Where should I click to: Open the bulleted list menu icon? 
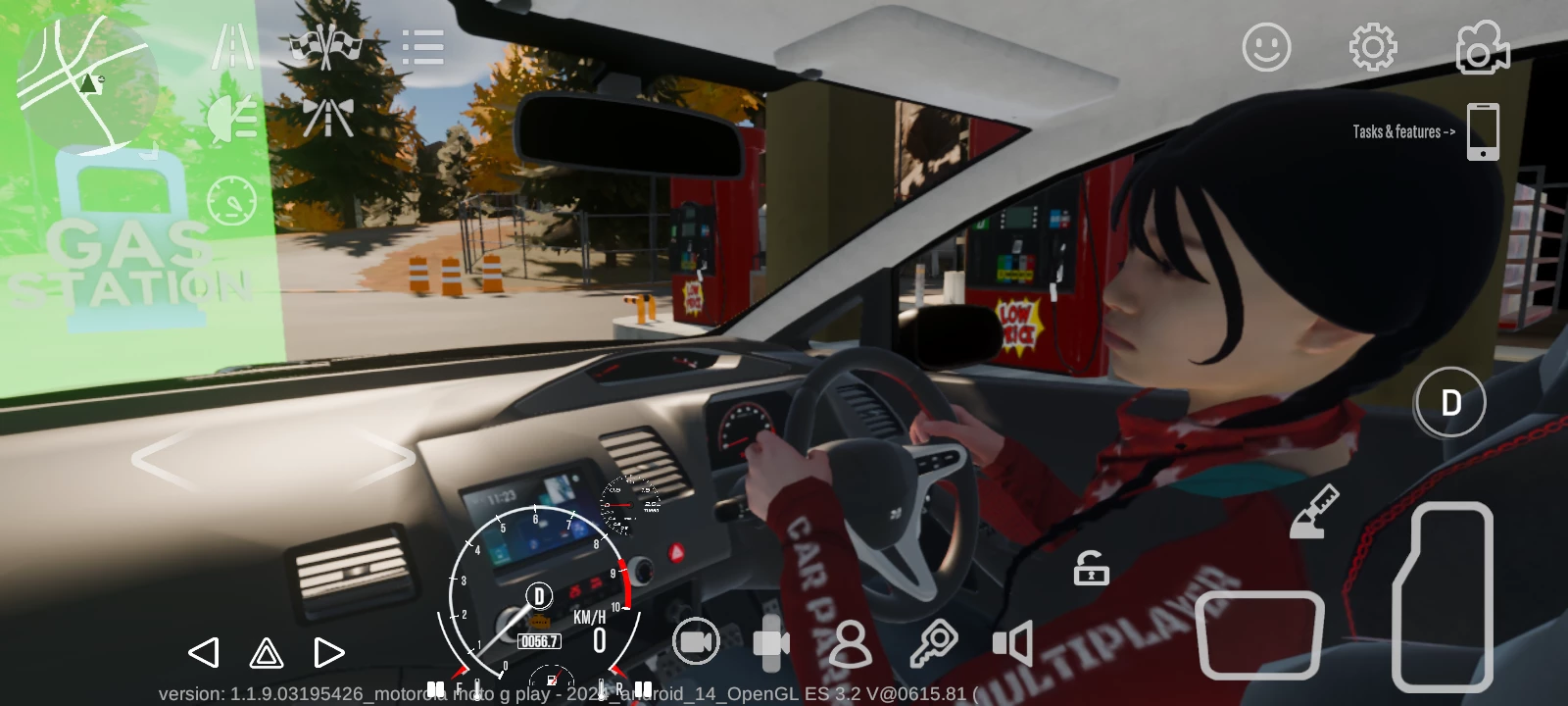[x=422, y=47]
